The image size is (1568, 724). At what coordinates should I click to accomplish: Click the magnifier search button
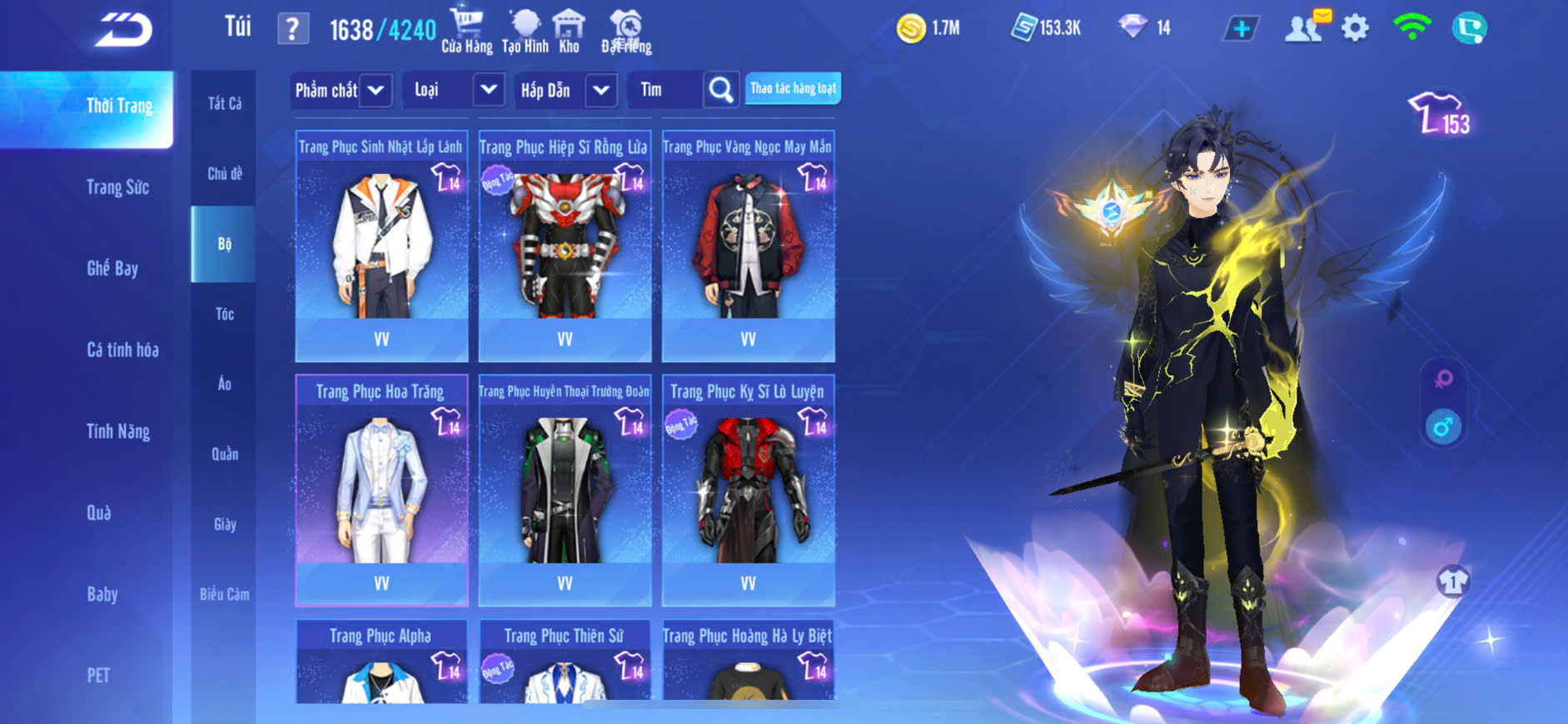click(721, 90)
